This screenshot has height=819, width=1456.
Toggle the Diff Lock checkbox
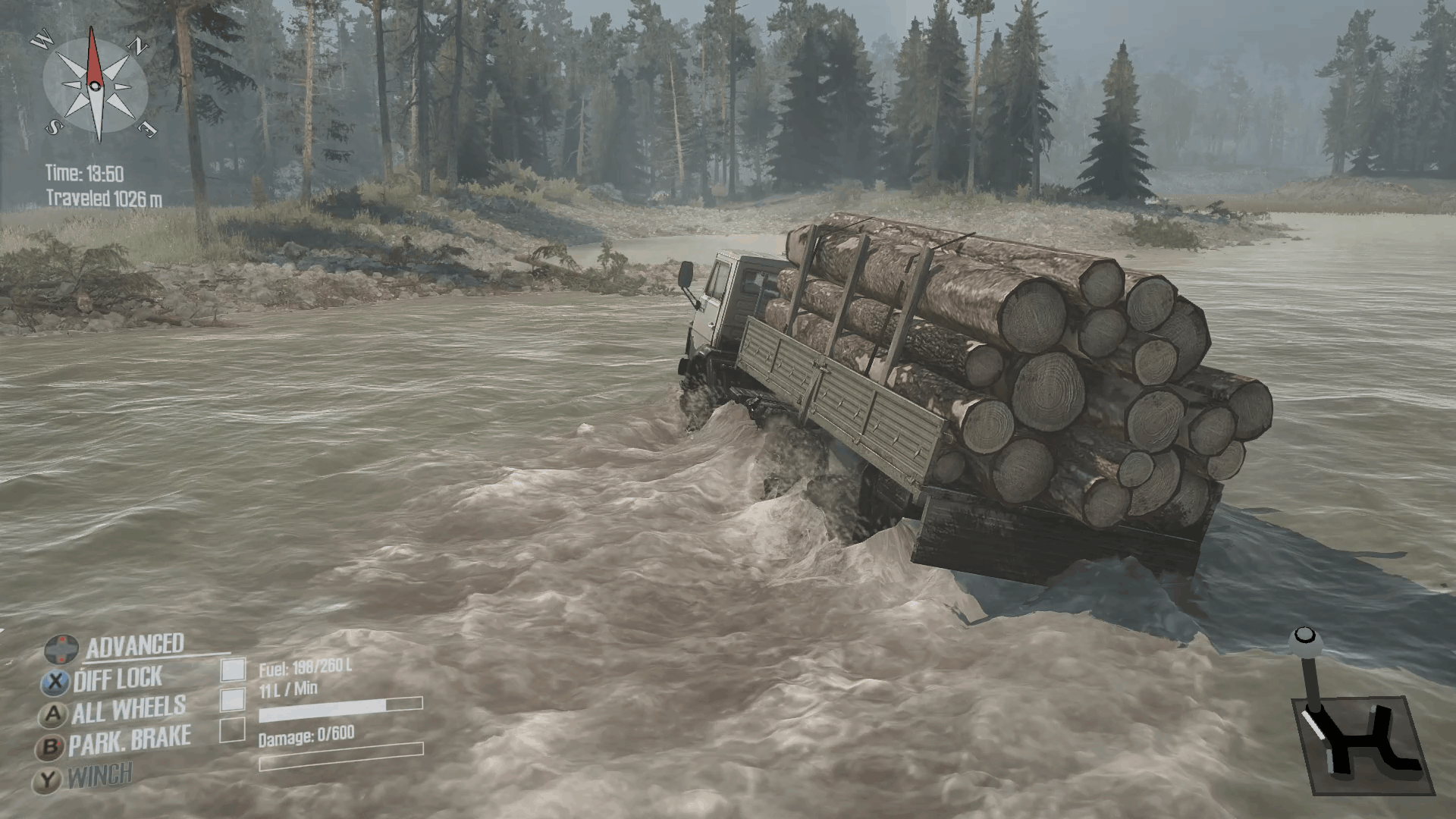coord(233,670)
